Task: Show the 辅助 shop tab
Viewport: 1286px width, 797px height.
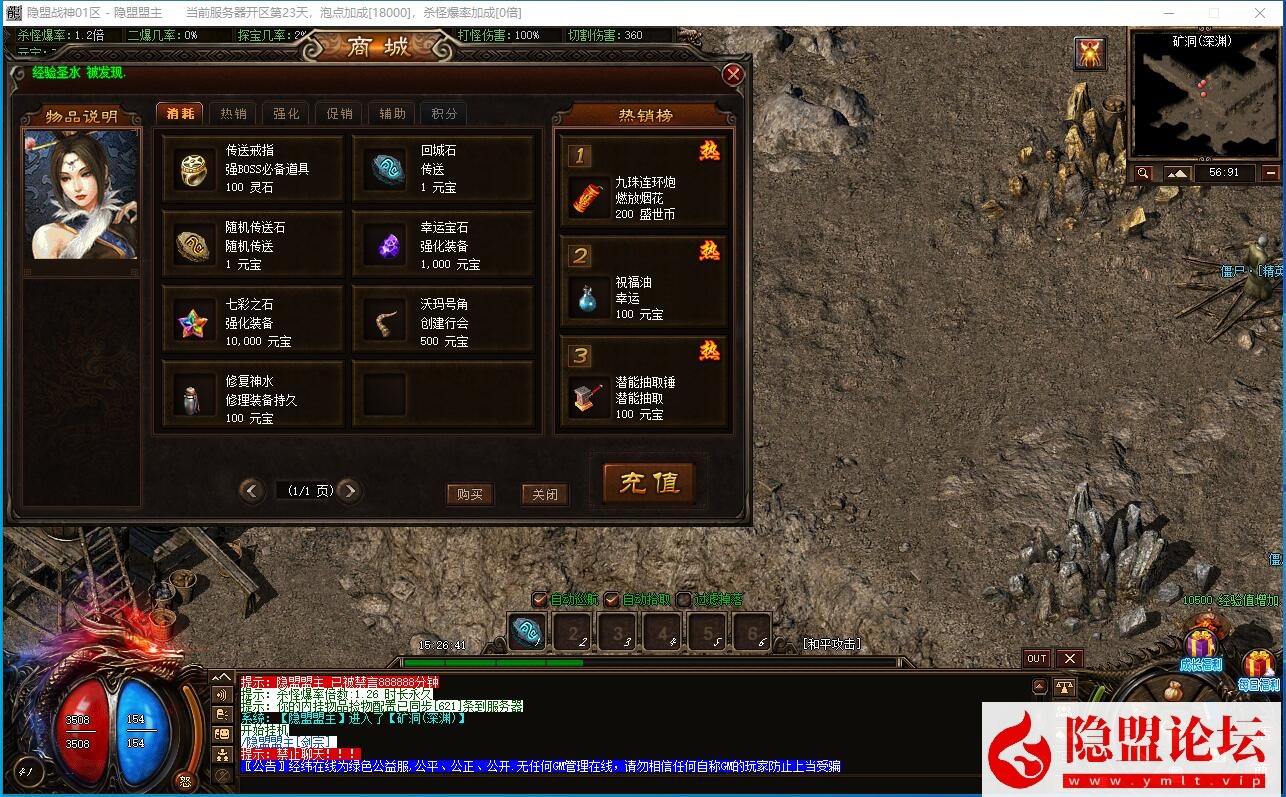Action: click(x=392, y=114)
